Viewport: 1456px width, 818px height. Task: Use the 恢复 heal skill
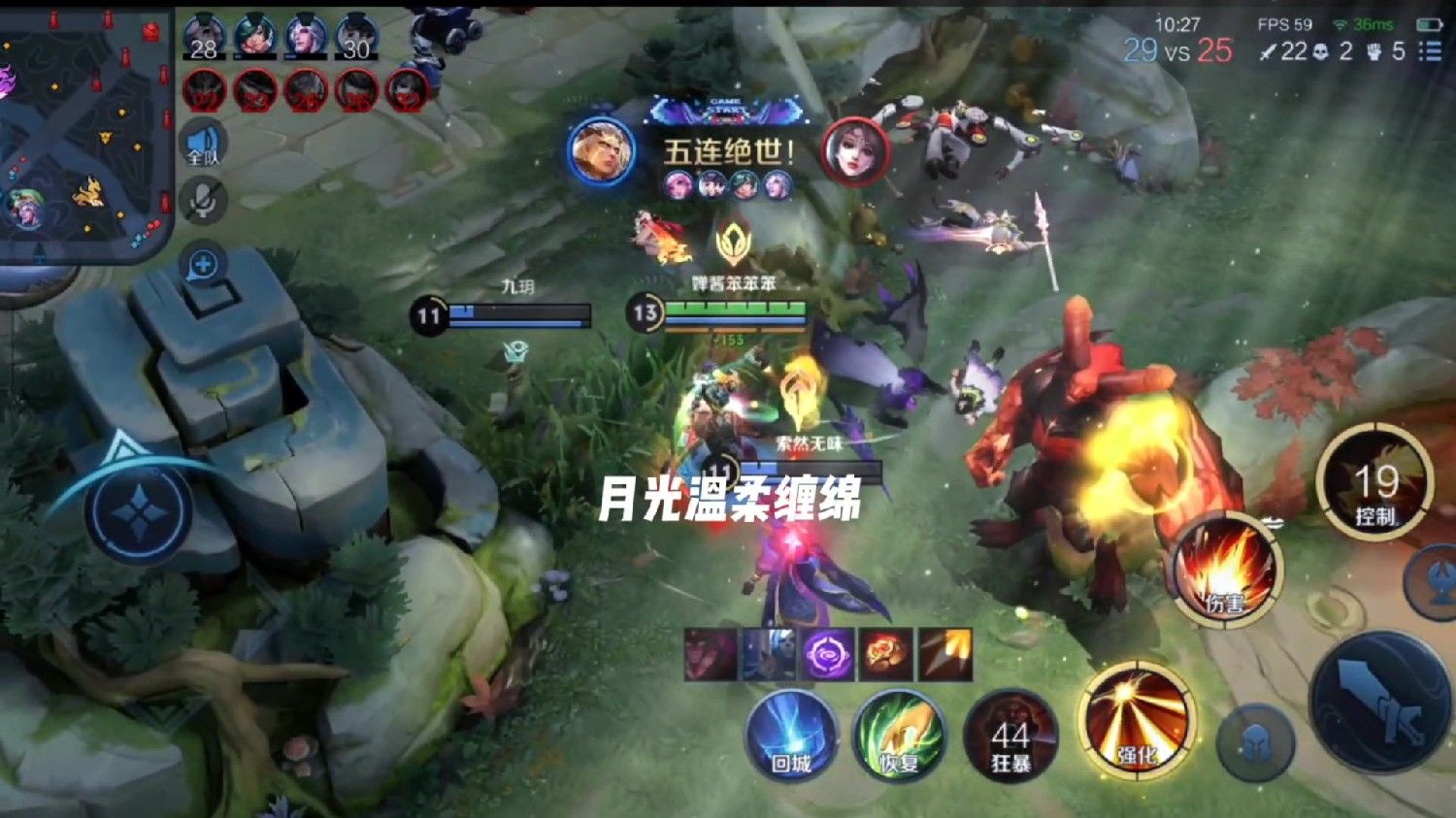[x=899, y=736]
